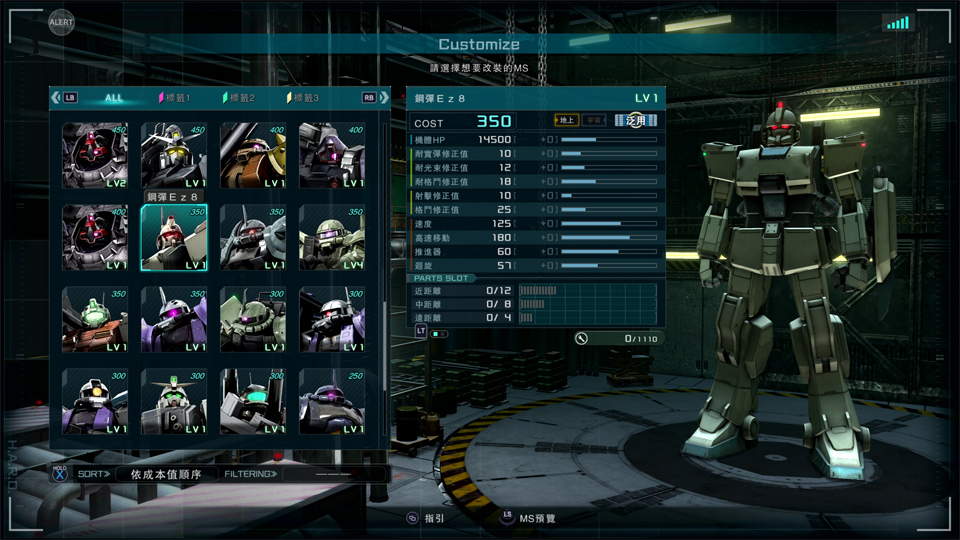The width and height of the screenshot is (960, 540).
Task: Click the left arrow beside the tab row
Action: [x=55, y=98]
